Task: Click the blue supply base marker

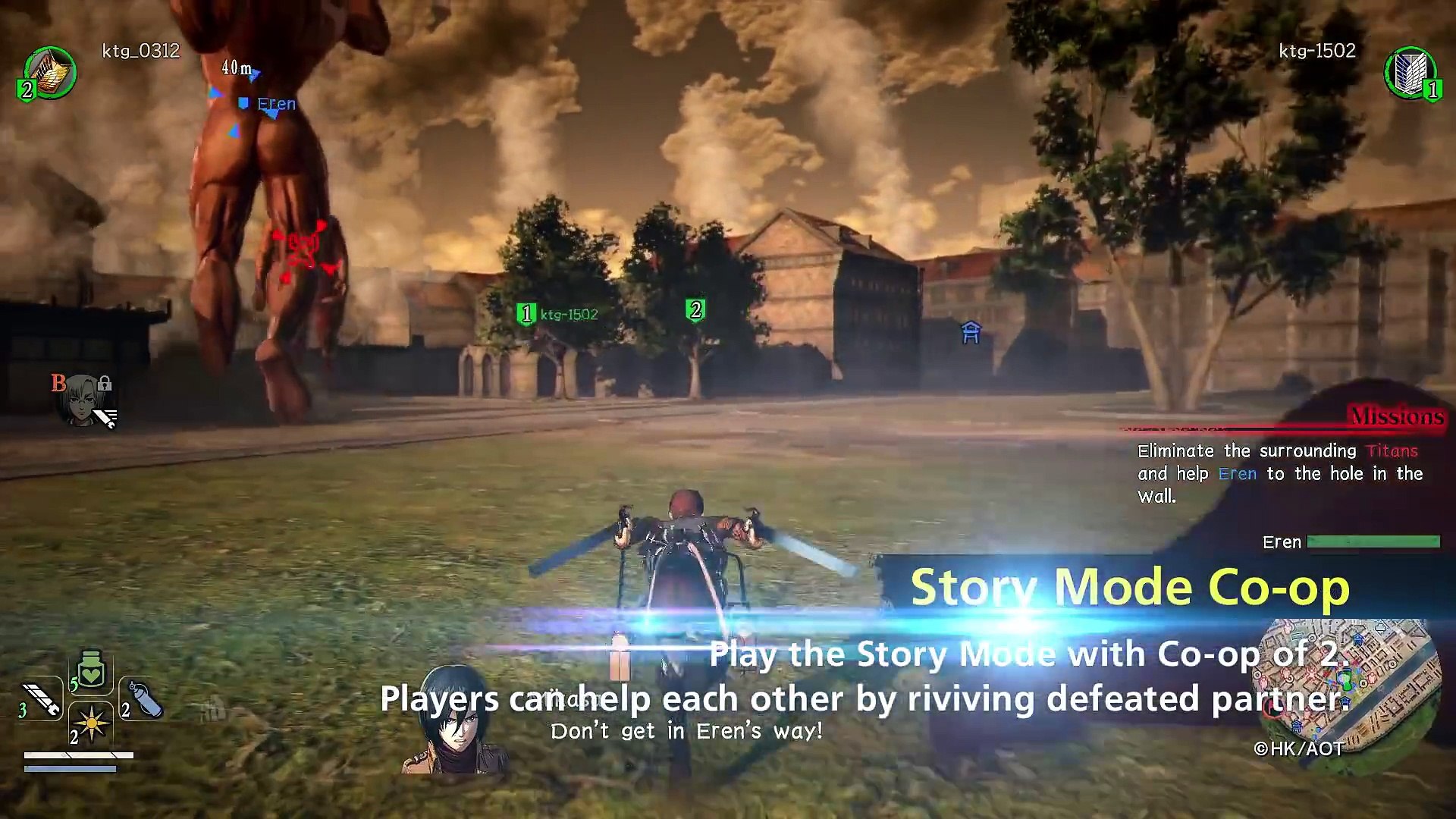Action: 971,332
